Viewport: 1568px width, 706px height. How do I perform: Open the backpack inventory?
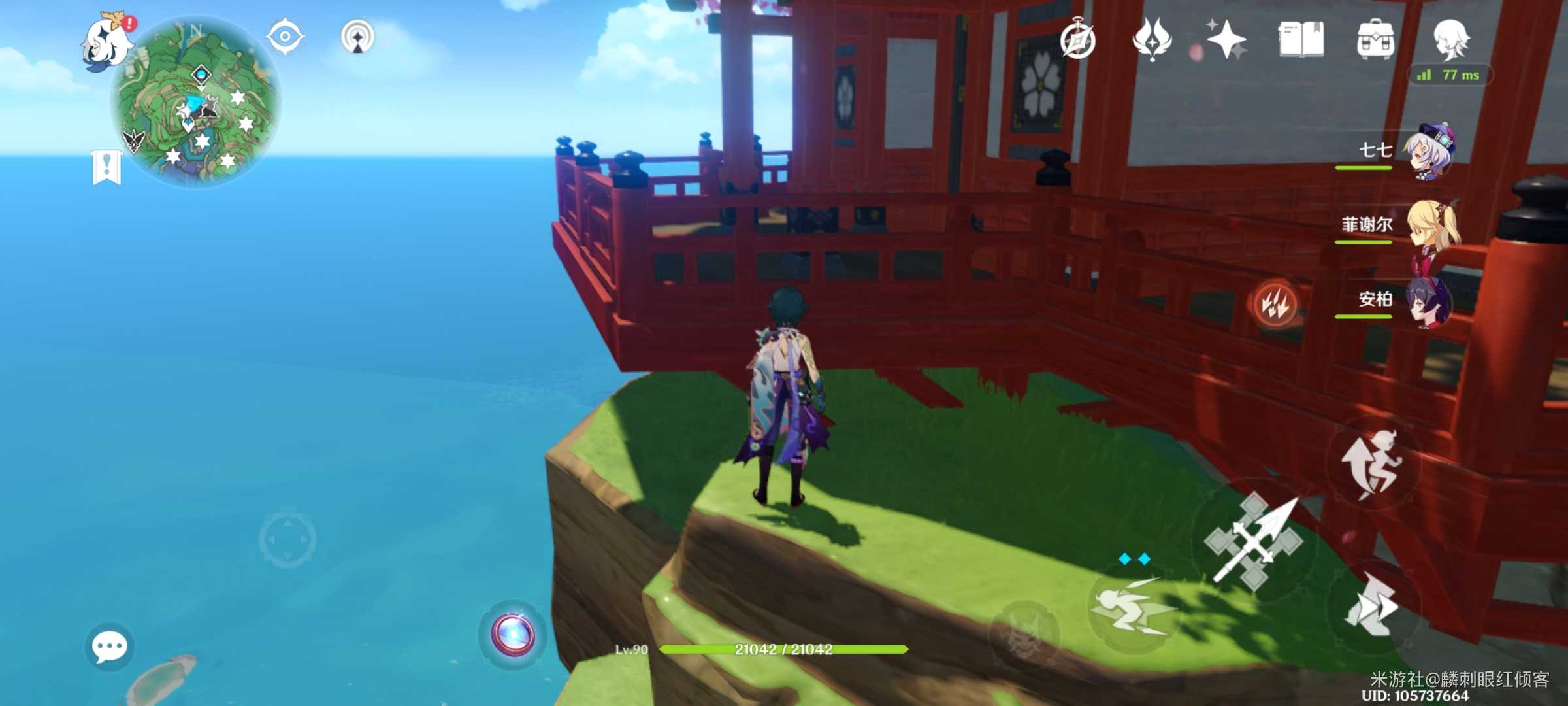point(1375,39)
